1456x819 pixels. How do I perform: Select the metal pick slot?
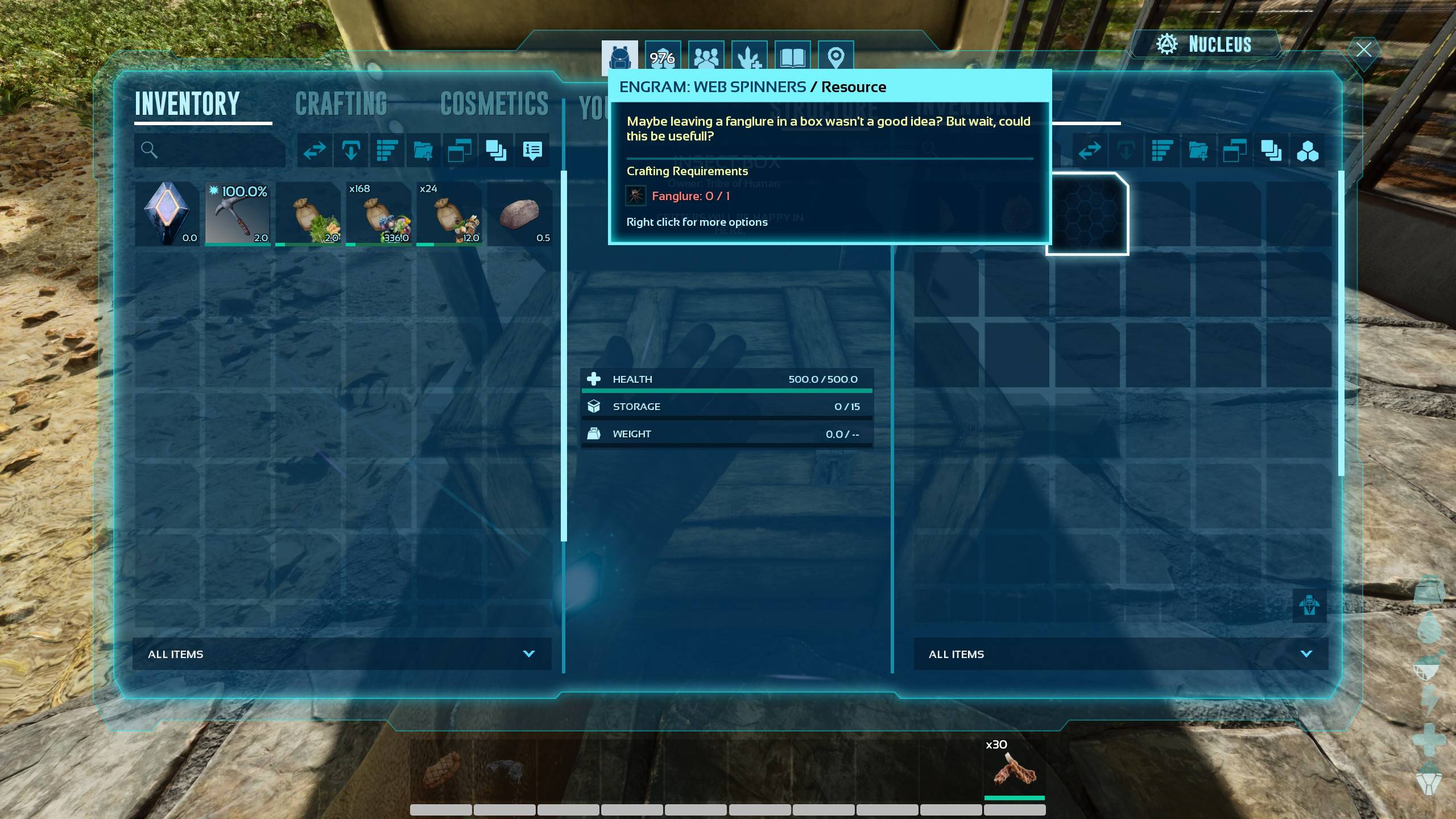tap(238, 214)
